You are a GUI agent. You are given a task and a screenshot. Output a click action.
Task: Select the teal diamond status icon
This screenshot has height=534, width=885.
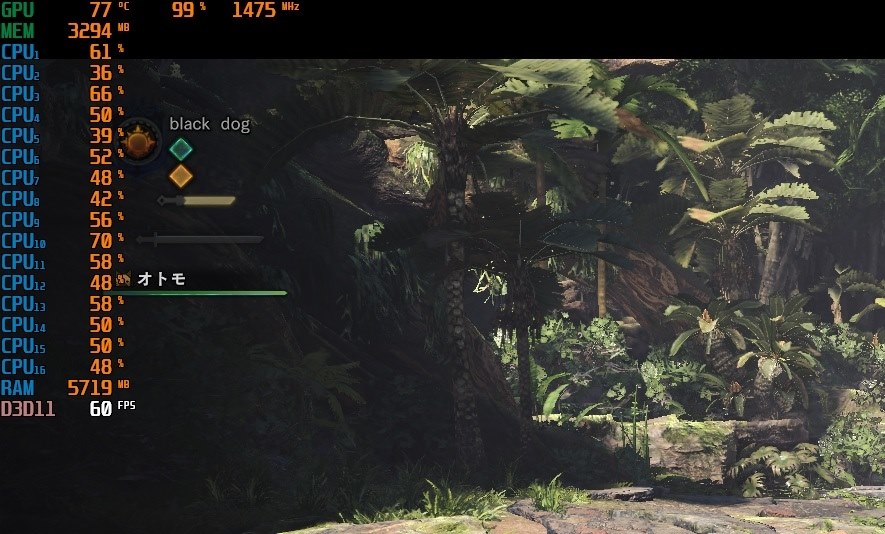click(x=180, y=149)
